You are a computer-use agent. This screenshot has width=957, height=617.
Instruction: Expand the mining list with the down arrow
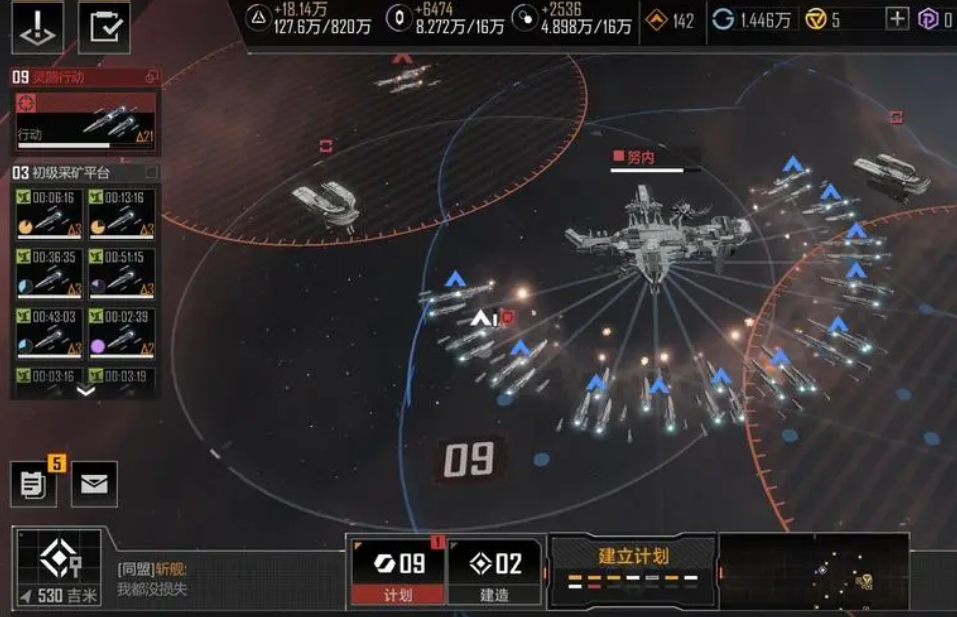(85, 391)
